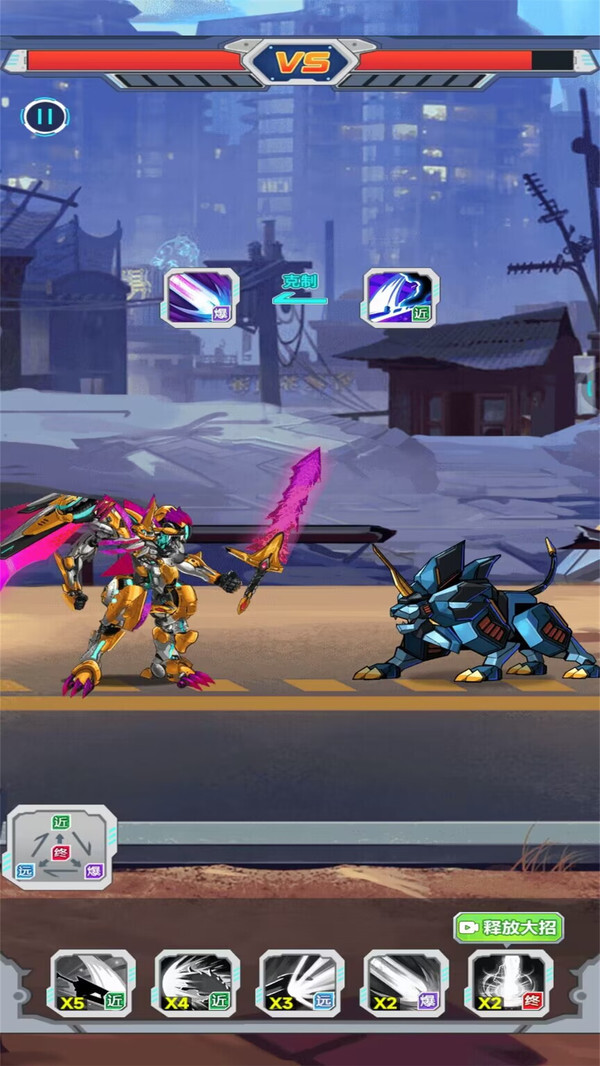Screen dimensions: 600x1066
Task: Activate the X4 melee (近) skill
Action: pos(197,983)
